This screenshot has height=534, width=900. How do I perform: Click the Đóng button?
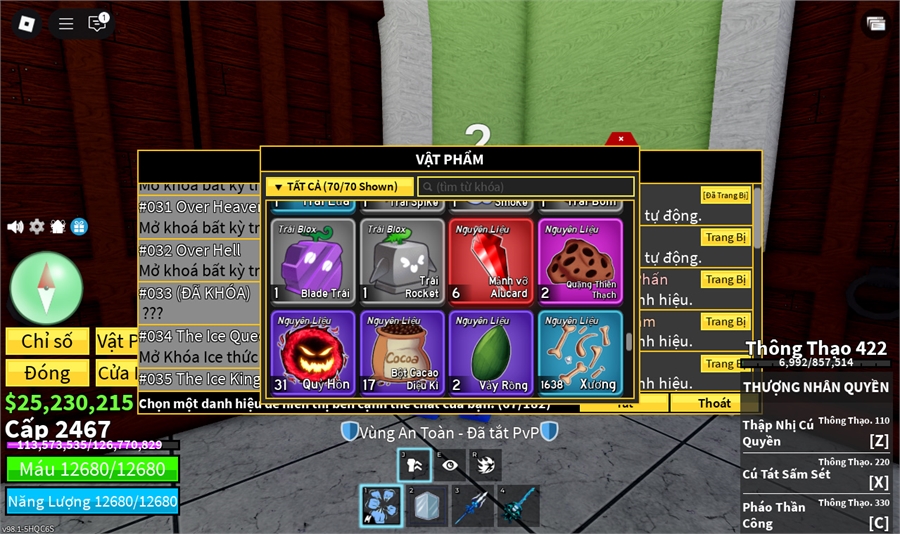[x=47, y=373]
